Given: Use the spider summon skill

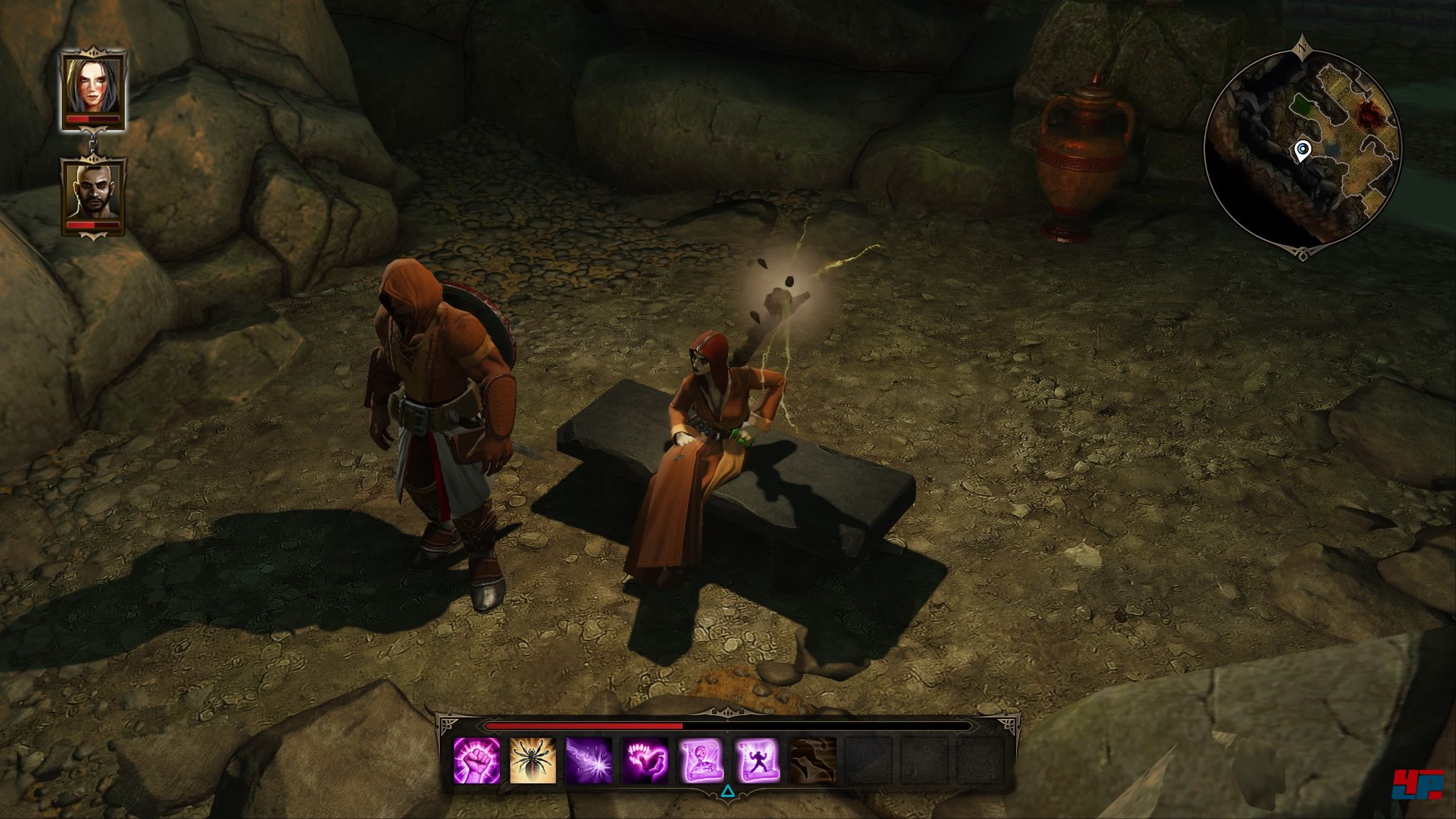Looking at the screenshot, I should click(533, 761).
